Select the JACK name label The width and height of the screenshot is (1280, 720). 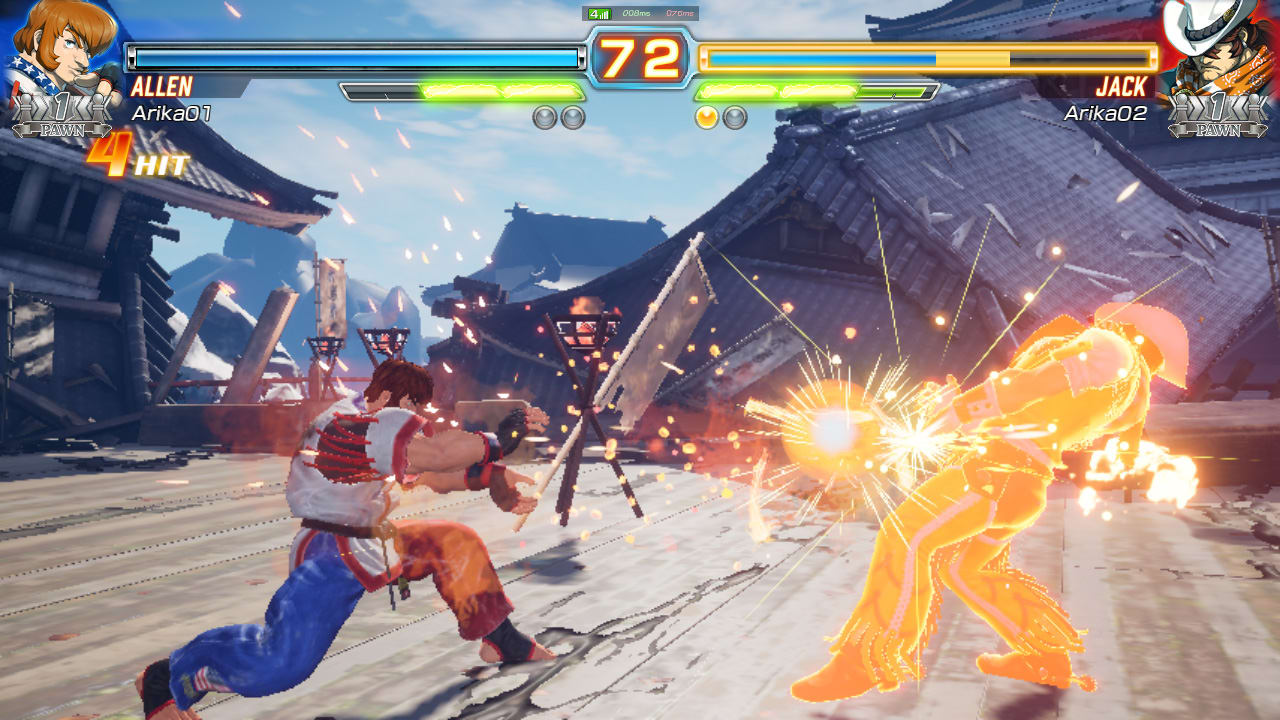click(x=1120, y=88)
